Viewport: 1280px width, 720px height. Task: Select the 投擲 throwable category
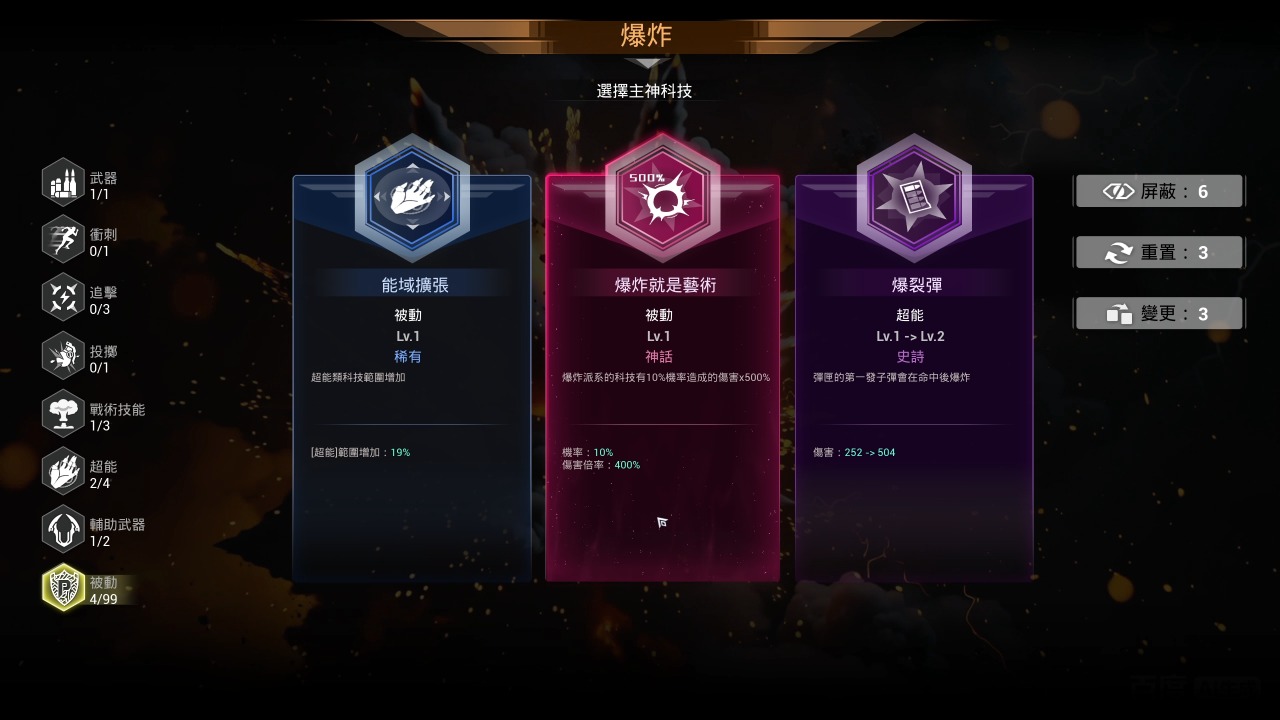click(x=64, y=356)
